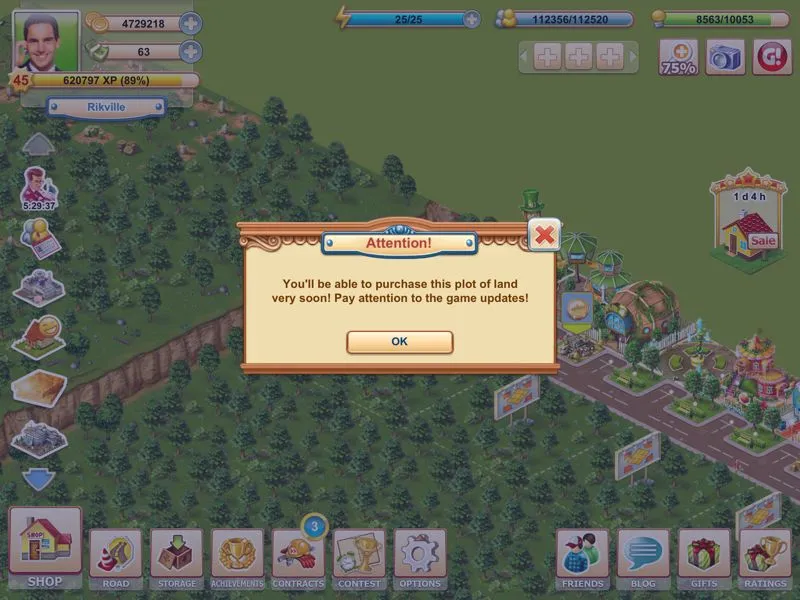Close the Attention popup with the red X
The width and height of the screenshot is (800, 600).
point(543,235)
